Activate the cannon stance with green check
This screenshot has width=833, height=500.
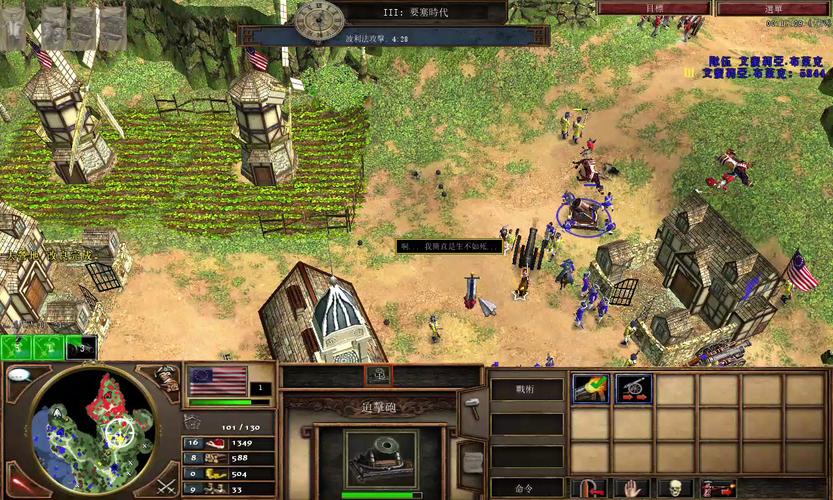pos(590,389)
